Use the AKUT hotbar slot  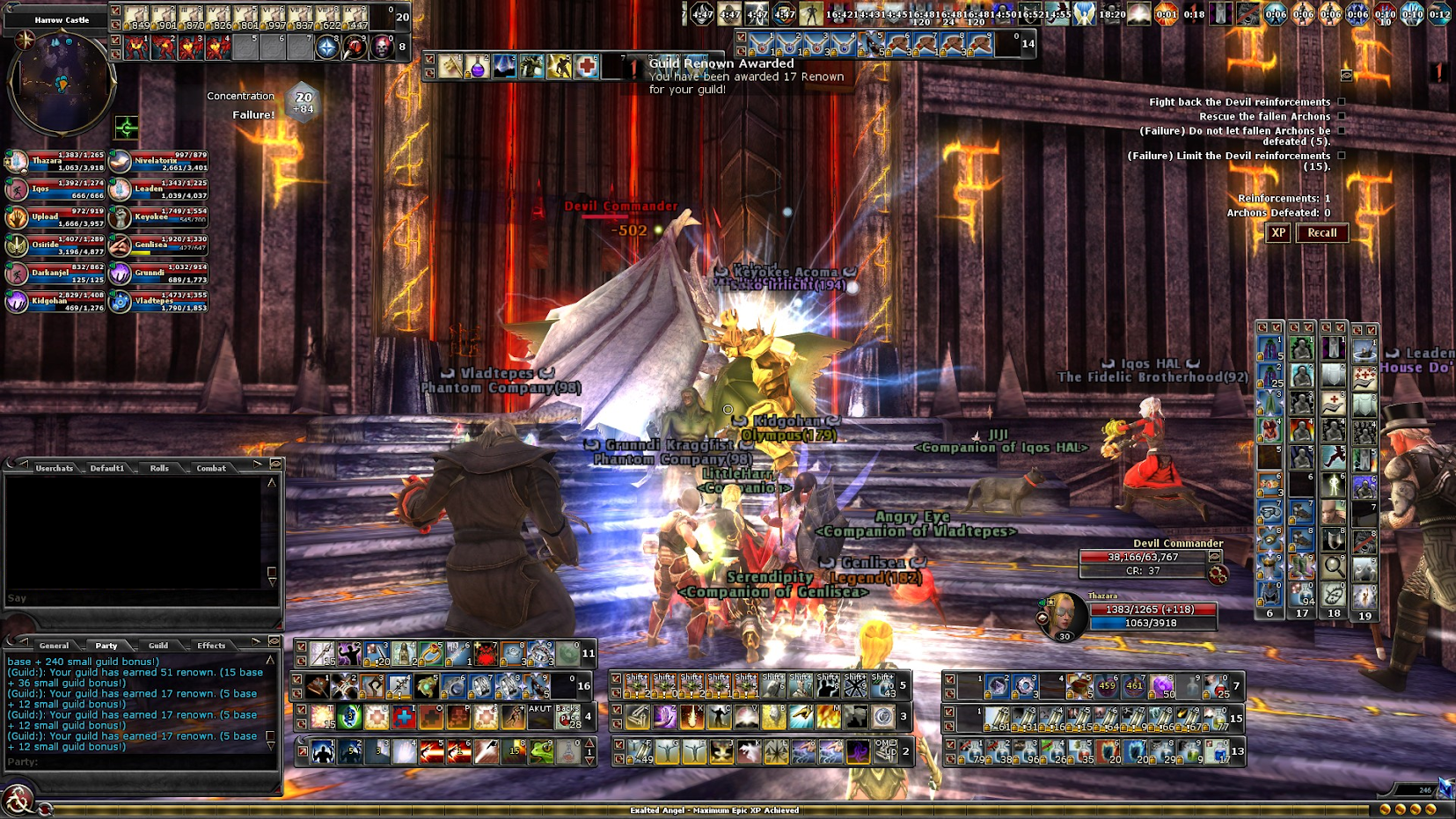(539, 717)
